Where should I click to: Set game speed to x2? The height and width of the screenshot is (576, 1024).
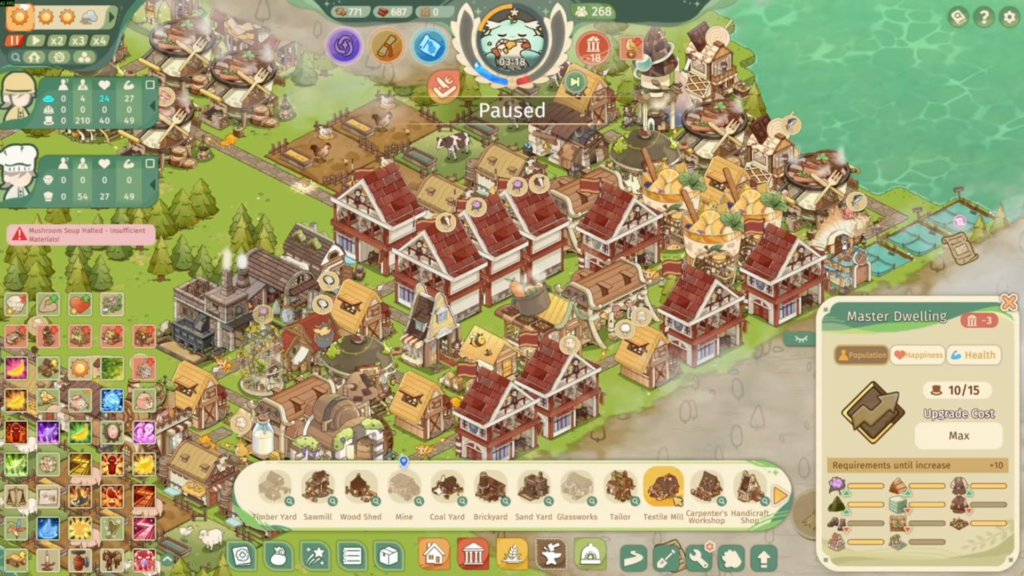57,41
